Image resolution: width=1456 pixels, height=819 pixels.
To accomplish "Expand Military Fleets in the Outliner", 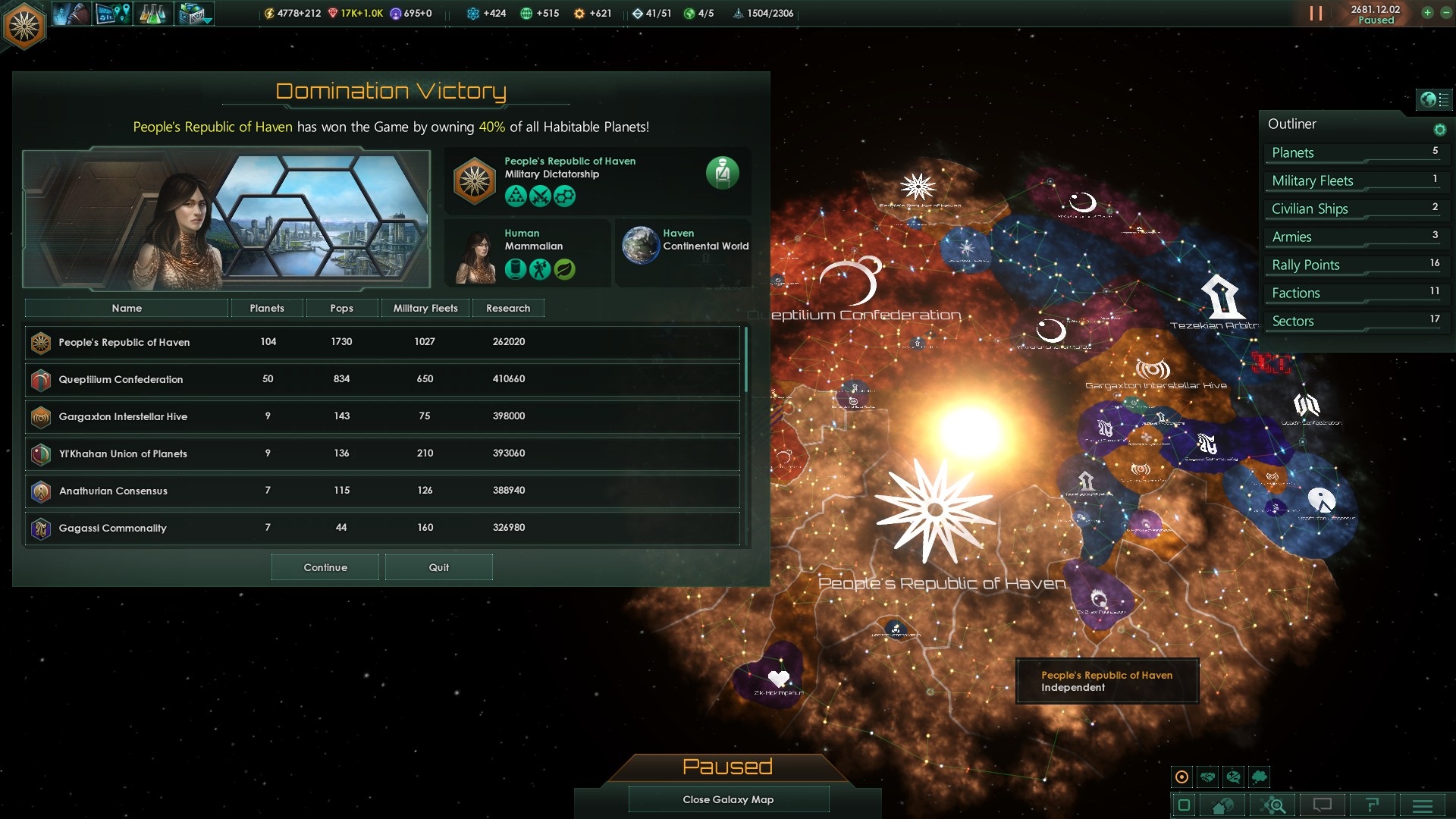I will pyautogui.click(x=1354, y=180).
